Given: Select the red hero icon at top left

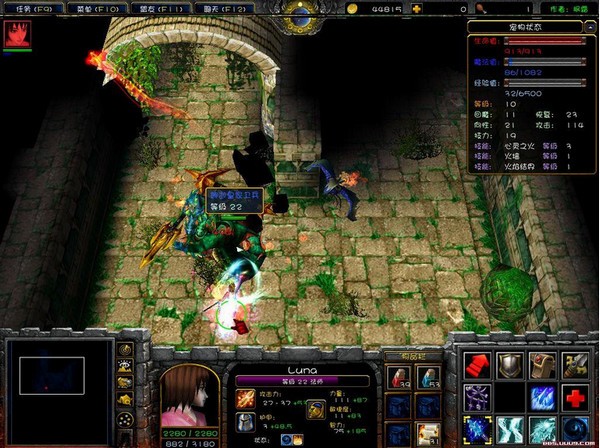Looking at the screenshot, I should coord(16,35).
